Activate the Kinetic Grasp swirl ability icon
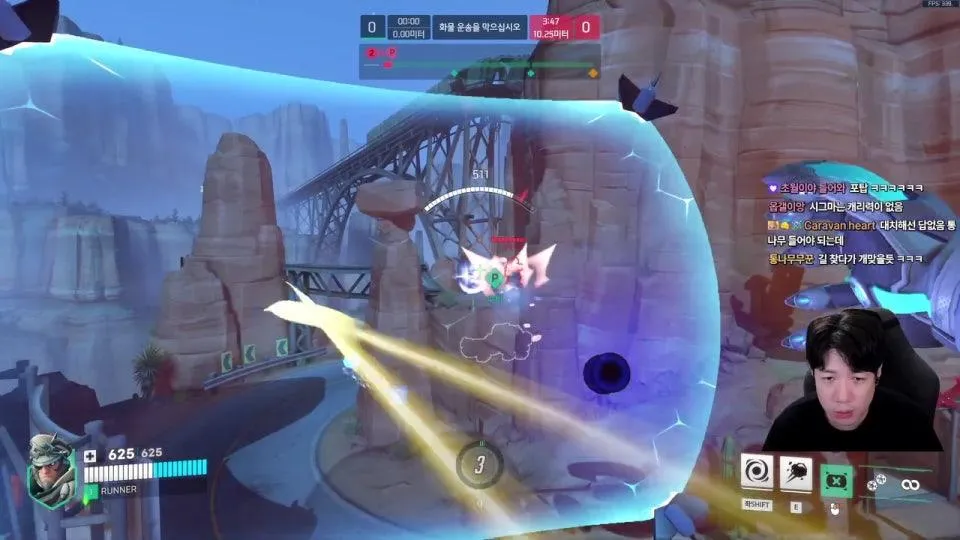 [757, 470]
